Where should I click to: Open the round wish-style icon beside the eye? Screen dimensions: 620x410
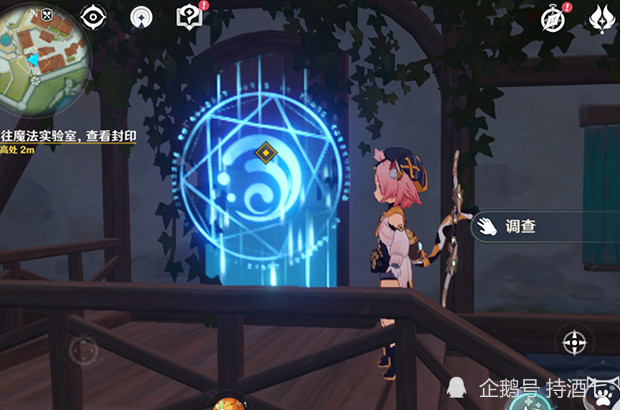(141, 16)
